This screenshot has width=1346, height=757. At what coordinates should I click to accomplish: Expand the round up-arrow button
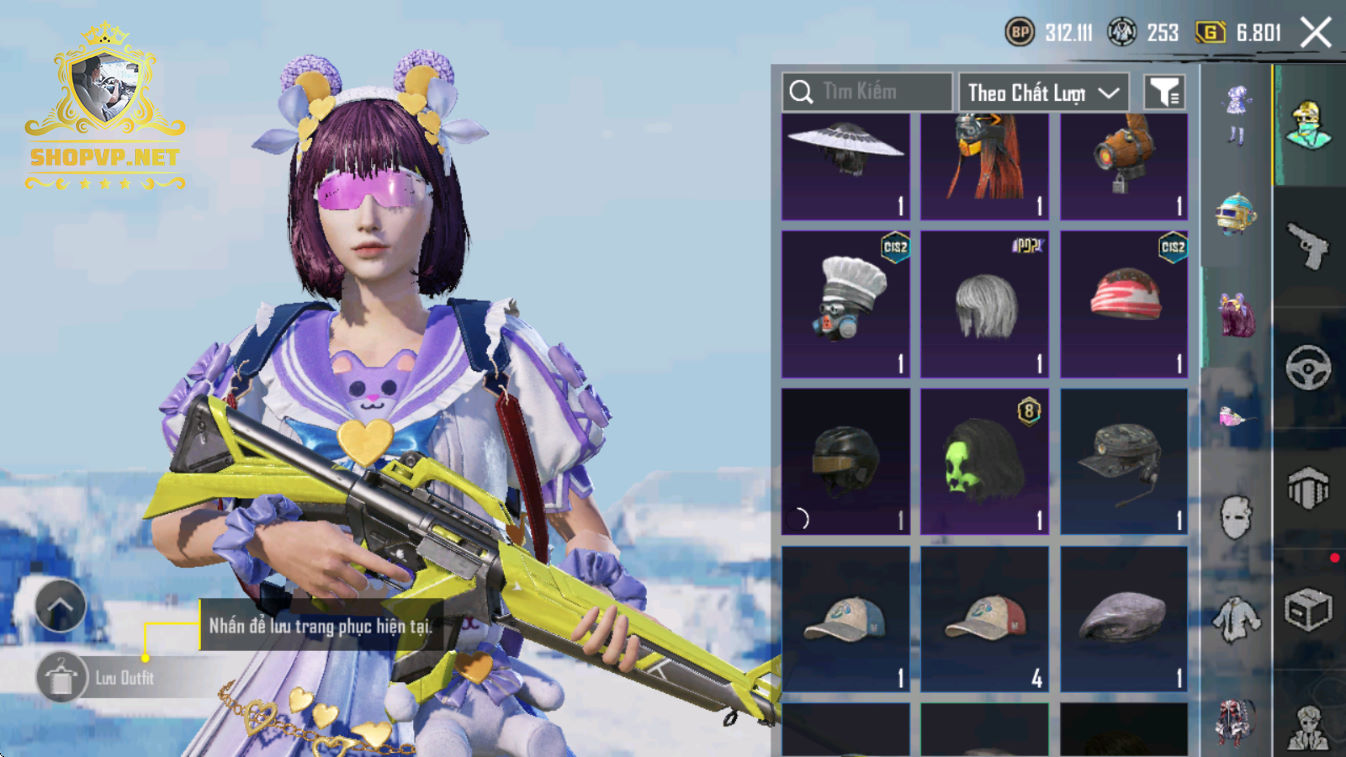click(x=60, y=606)
